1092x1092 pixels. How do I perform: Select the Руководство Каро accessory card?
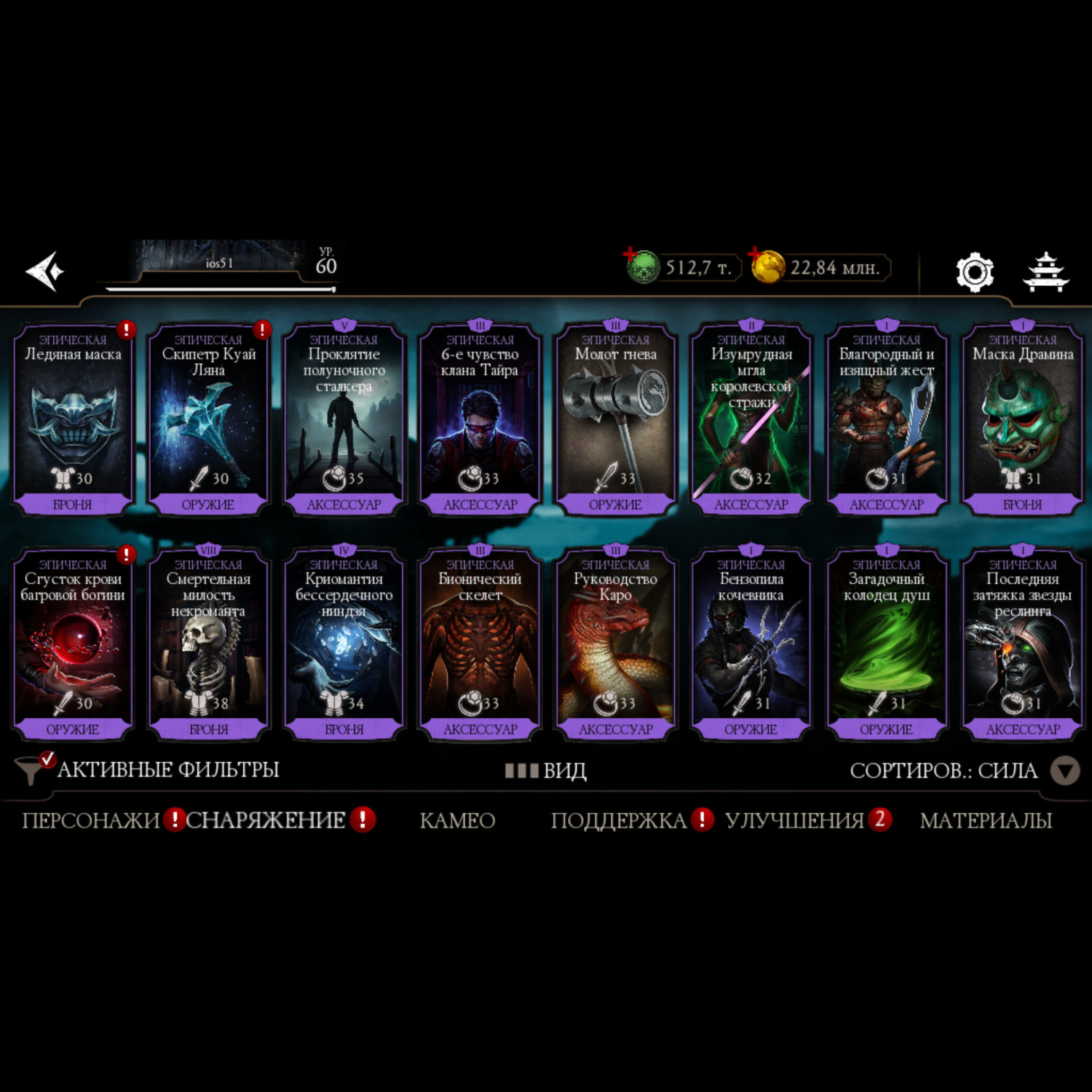pos(615,644)
